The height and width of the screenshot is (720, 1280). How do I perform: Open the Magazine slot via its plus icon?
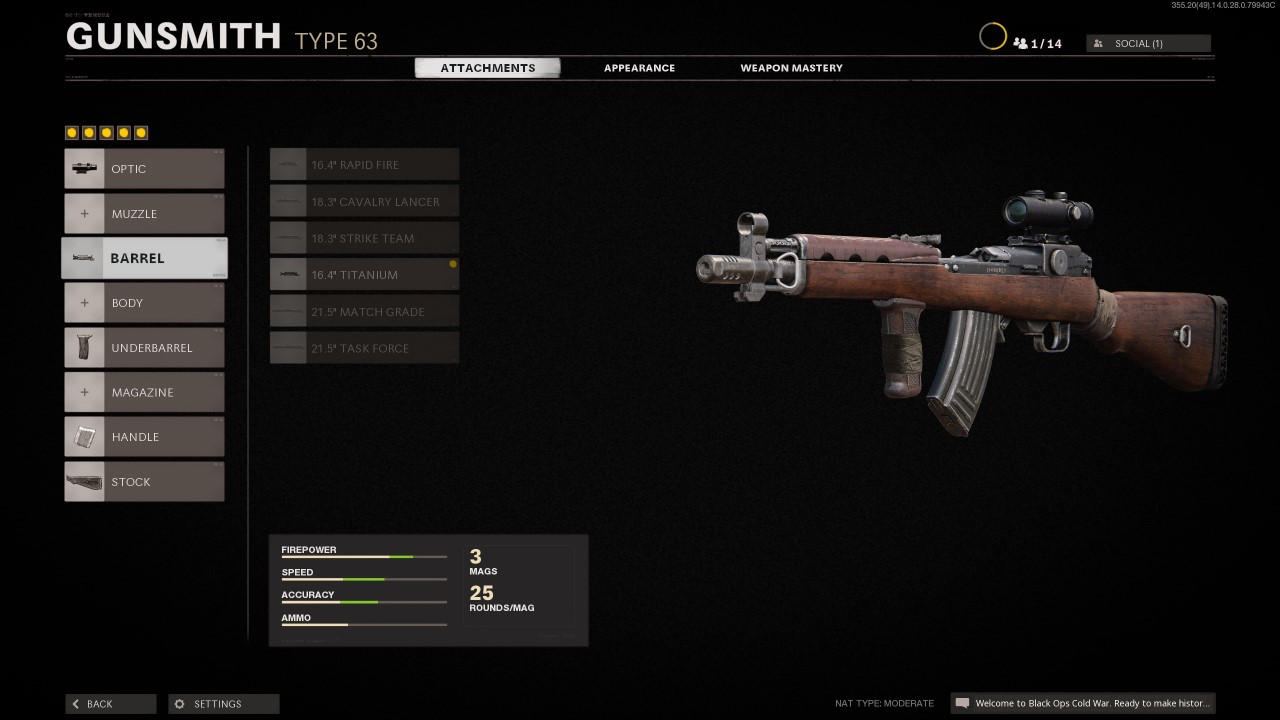pos(85,392)
